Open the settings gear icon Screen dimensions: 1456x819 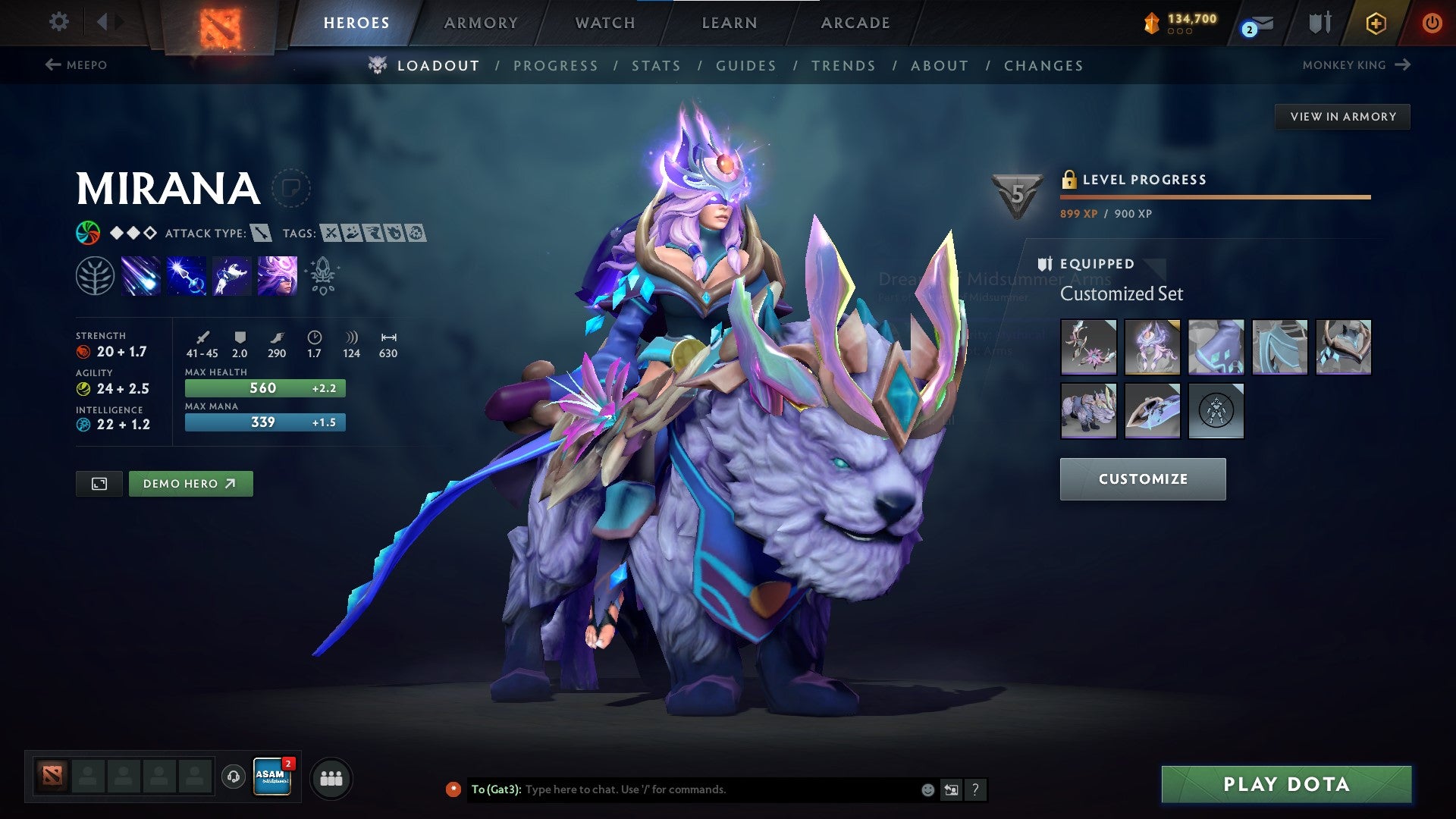[x=58, y=23]
